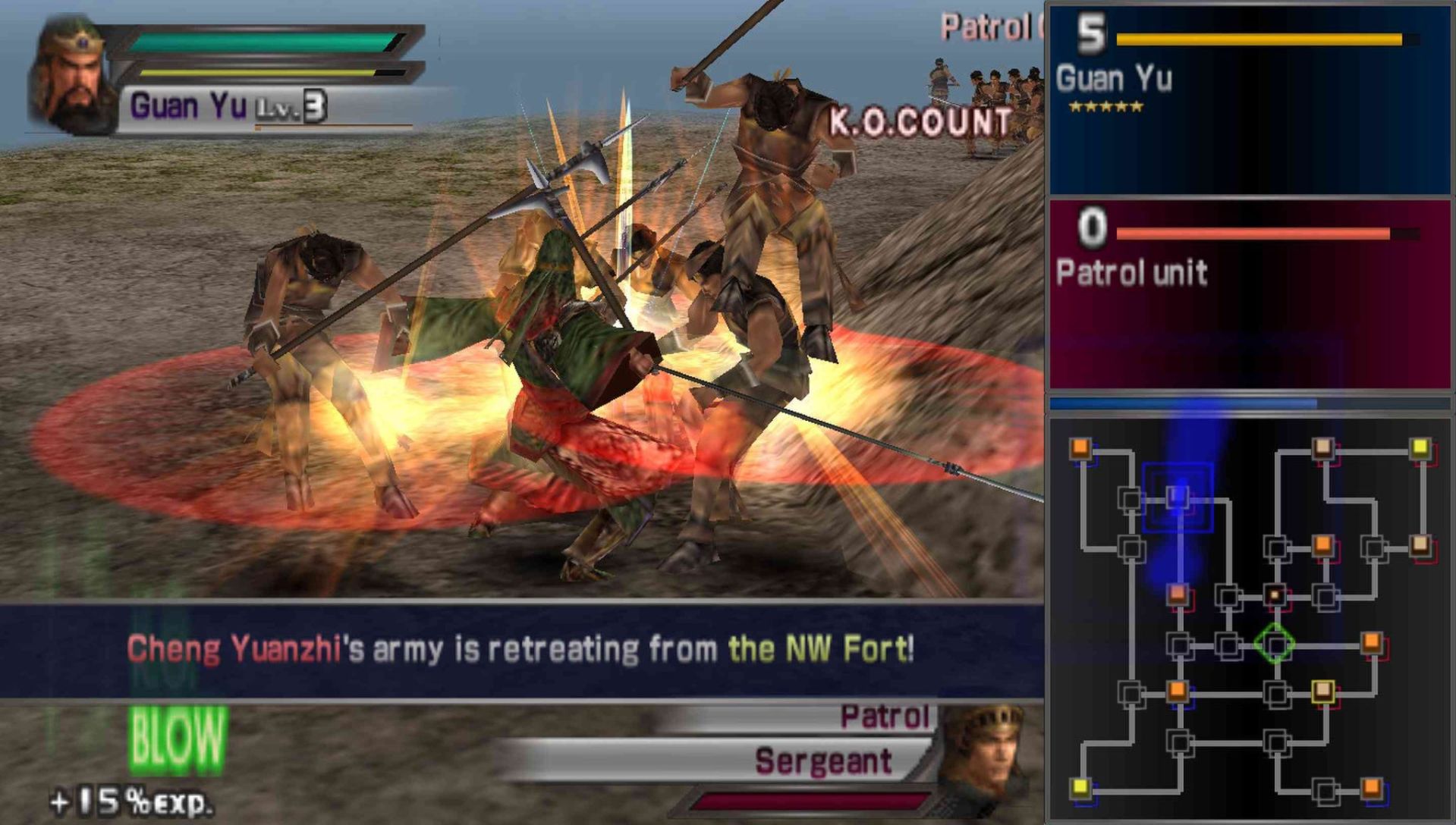Select the green diamond marker on the minimap

(x=1275, y=644)
